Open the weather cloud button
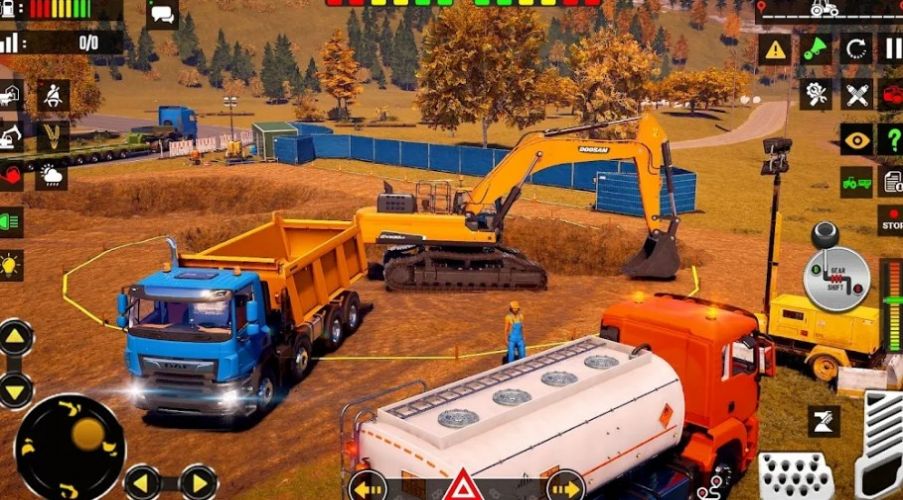 [52, 178]
